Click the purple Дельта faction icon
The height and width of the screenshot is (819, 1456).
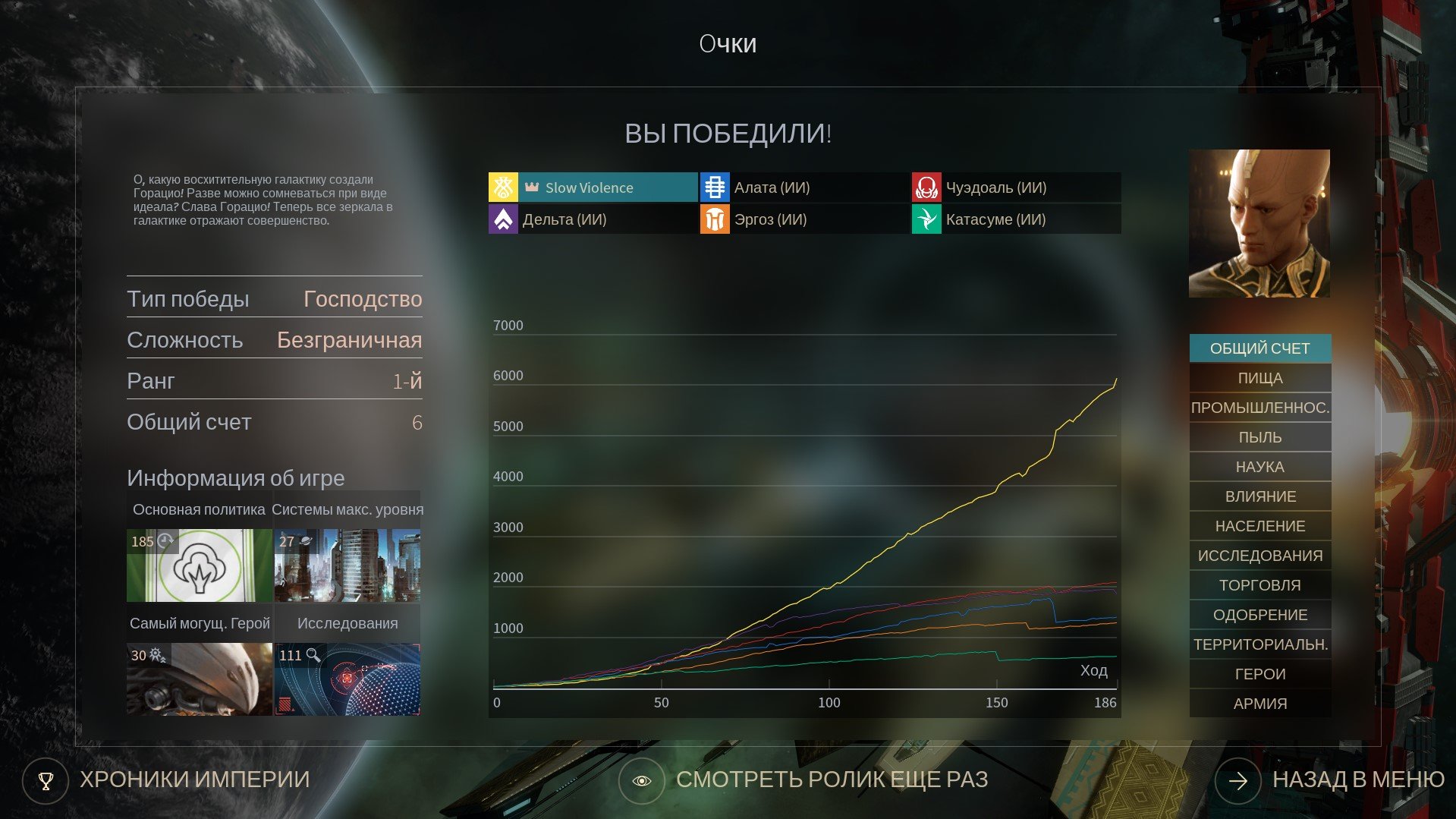pyautogui.click(x=504, y=219)
